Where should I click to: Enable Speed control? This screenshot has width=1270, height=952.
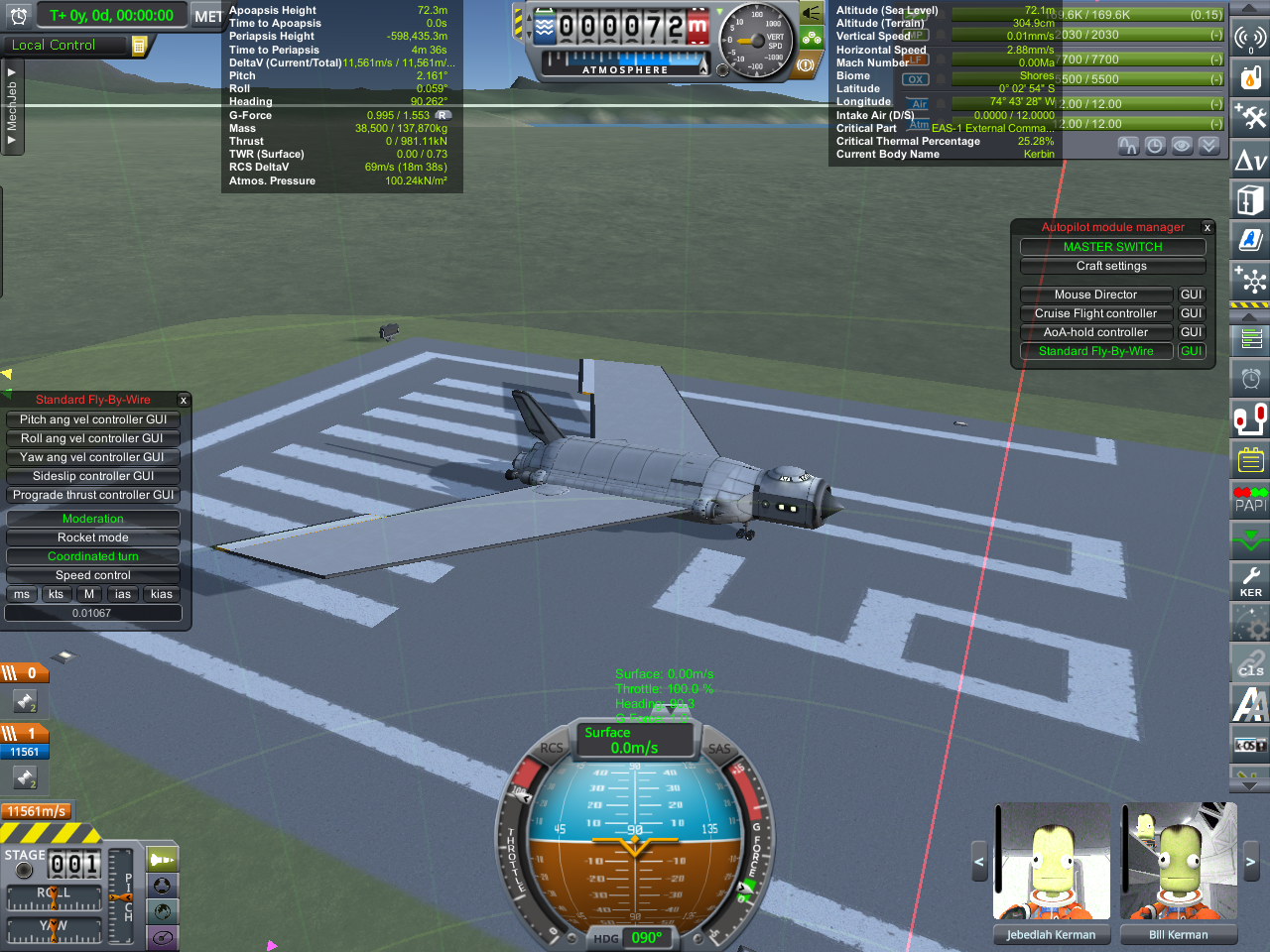click(93, 575)
